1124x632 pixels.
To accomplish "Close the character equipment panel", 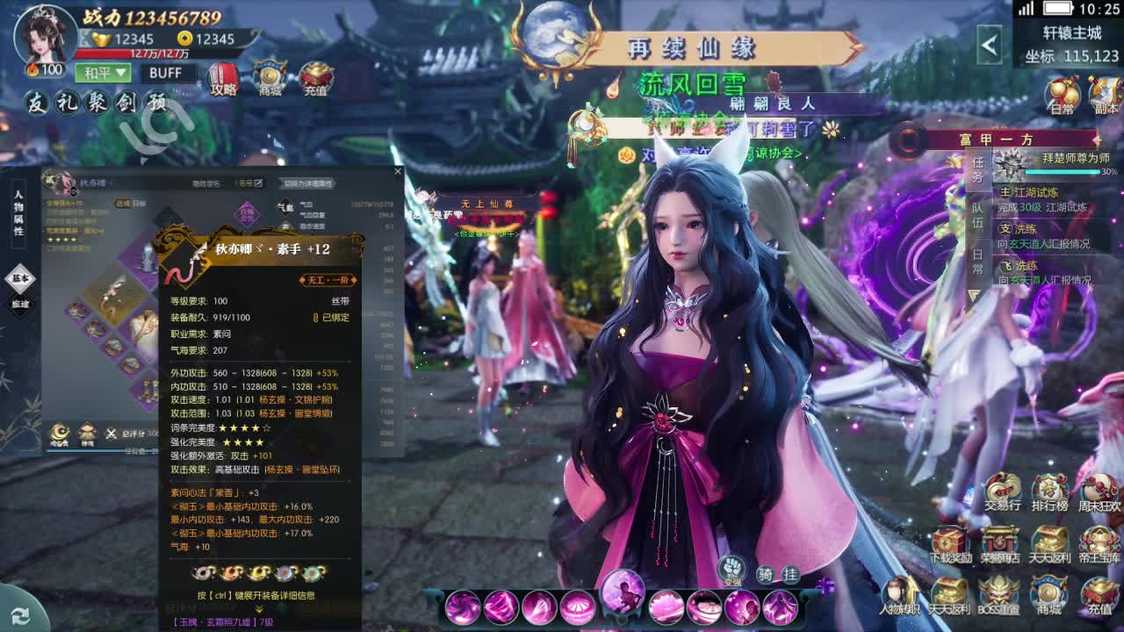I will 397,172.
